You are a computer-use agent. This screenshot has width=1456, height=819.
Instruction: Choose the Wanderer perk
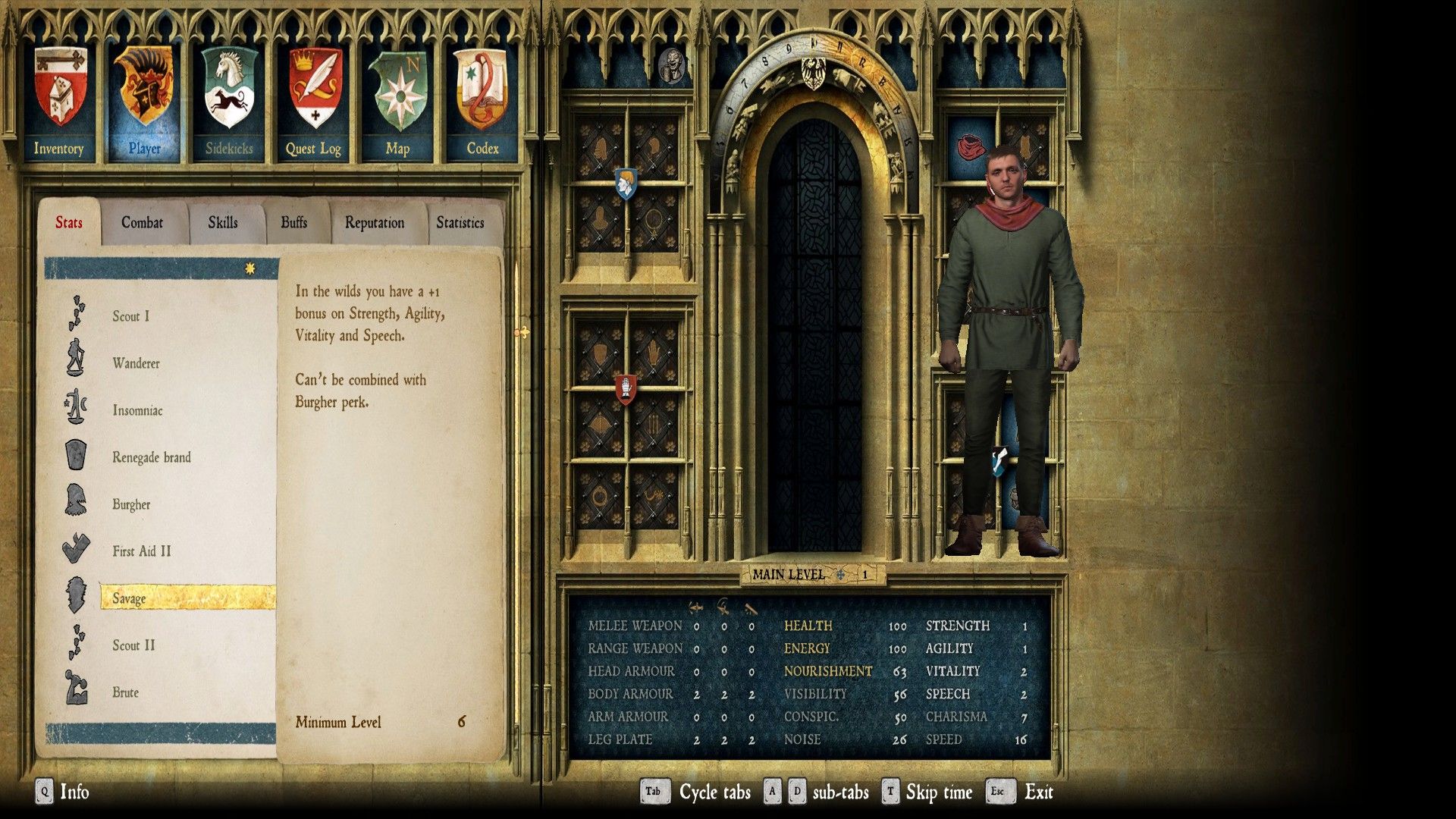point(136,363)
